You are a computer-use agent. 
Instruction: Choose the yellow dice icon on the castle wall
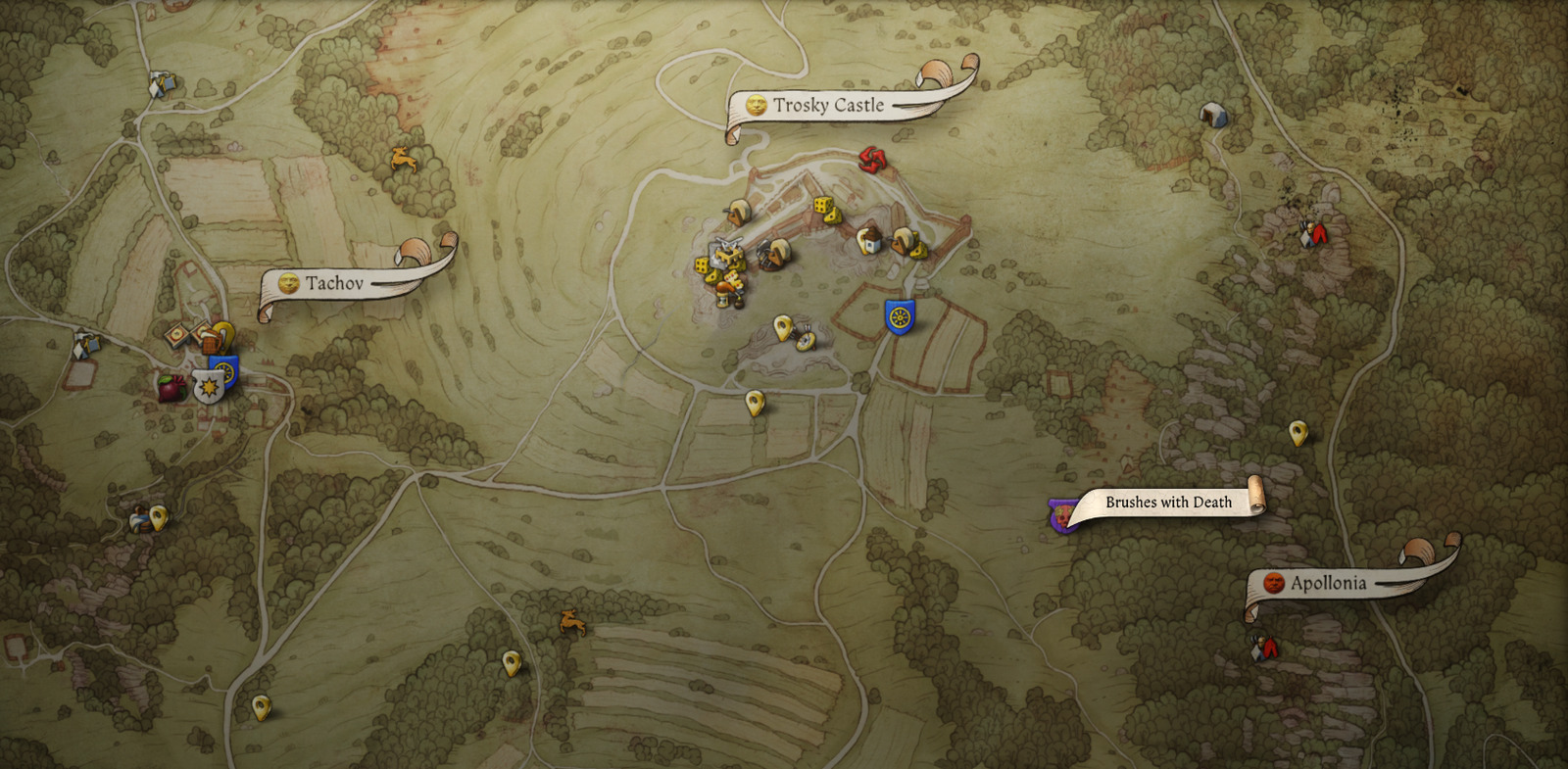click(826, 209)
